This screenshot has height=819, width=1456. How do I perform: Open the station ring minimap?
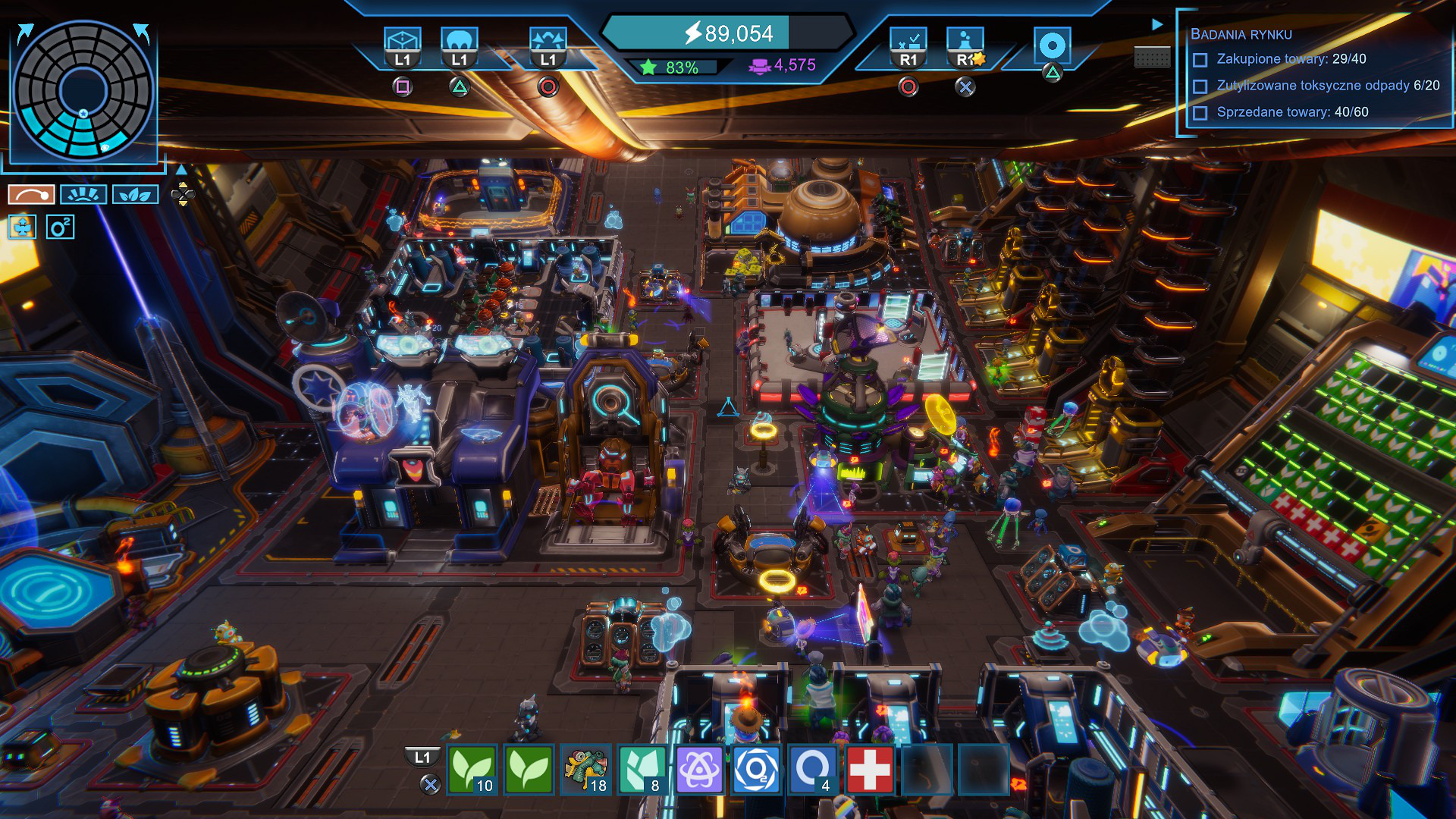[83, 89]
